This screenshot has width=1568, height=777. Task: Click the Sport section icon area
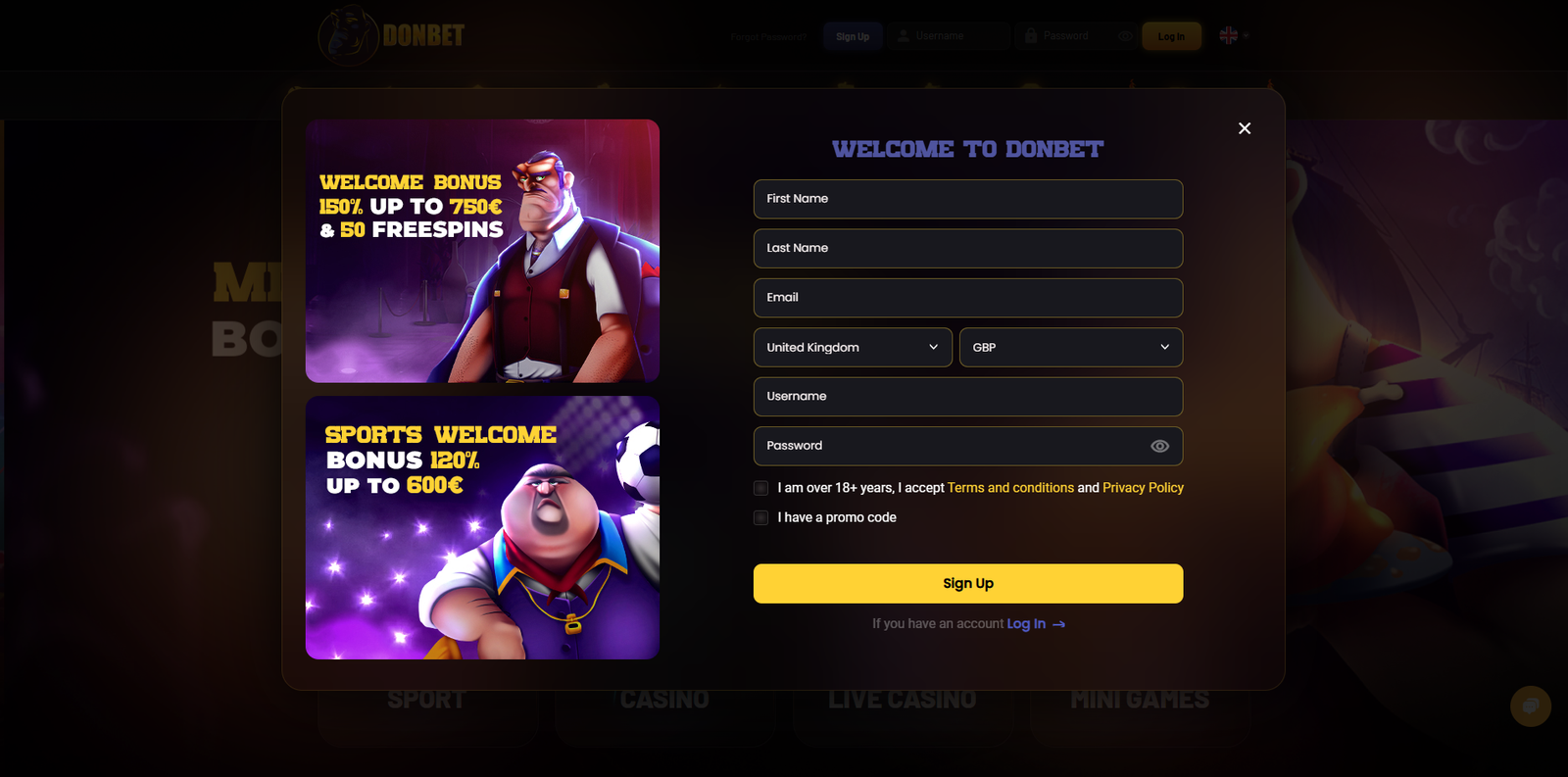pyautogui.click(x=427, y=699)
